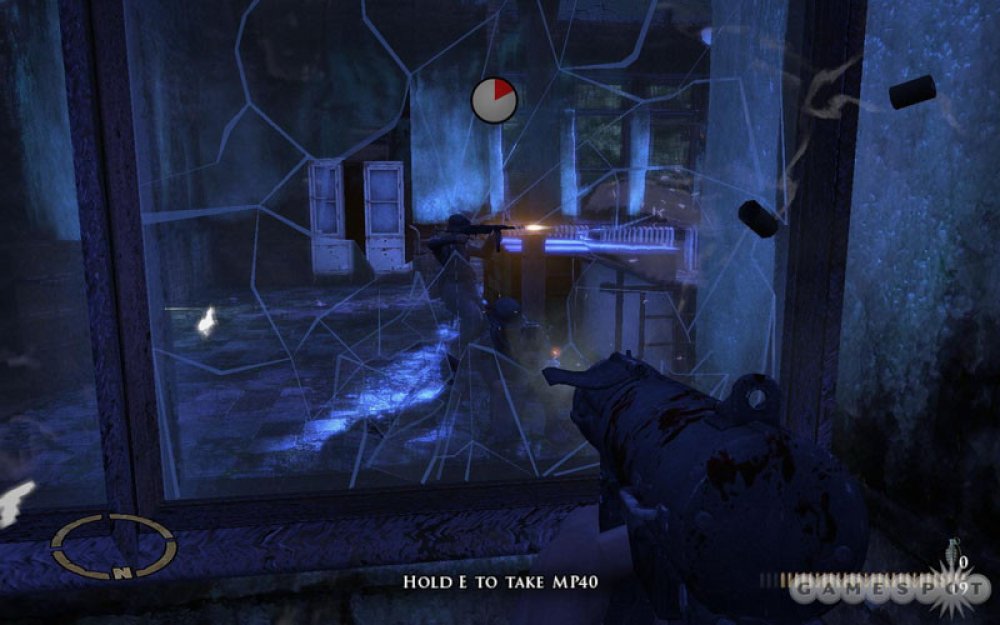Screen dimensions: 1000x625
Task: Select the red and white pie indicator
Action: (x=494, y=100)
